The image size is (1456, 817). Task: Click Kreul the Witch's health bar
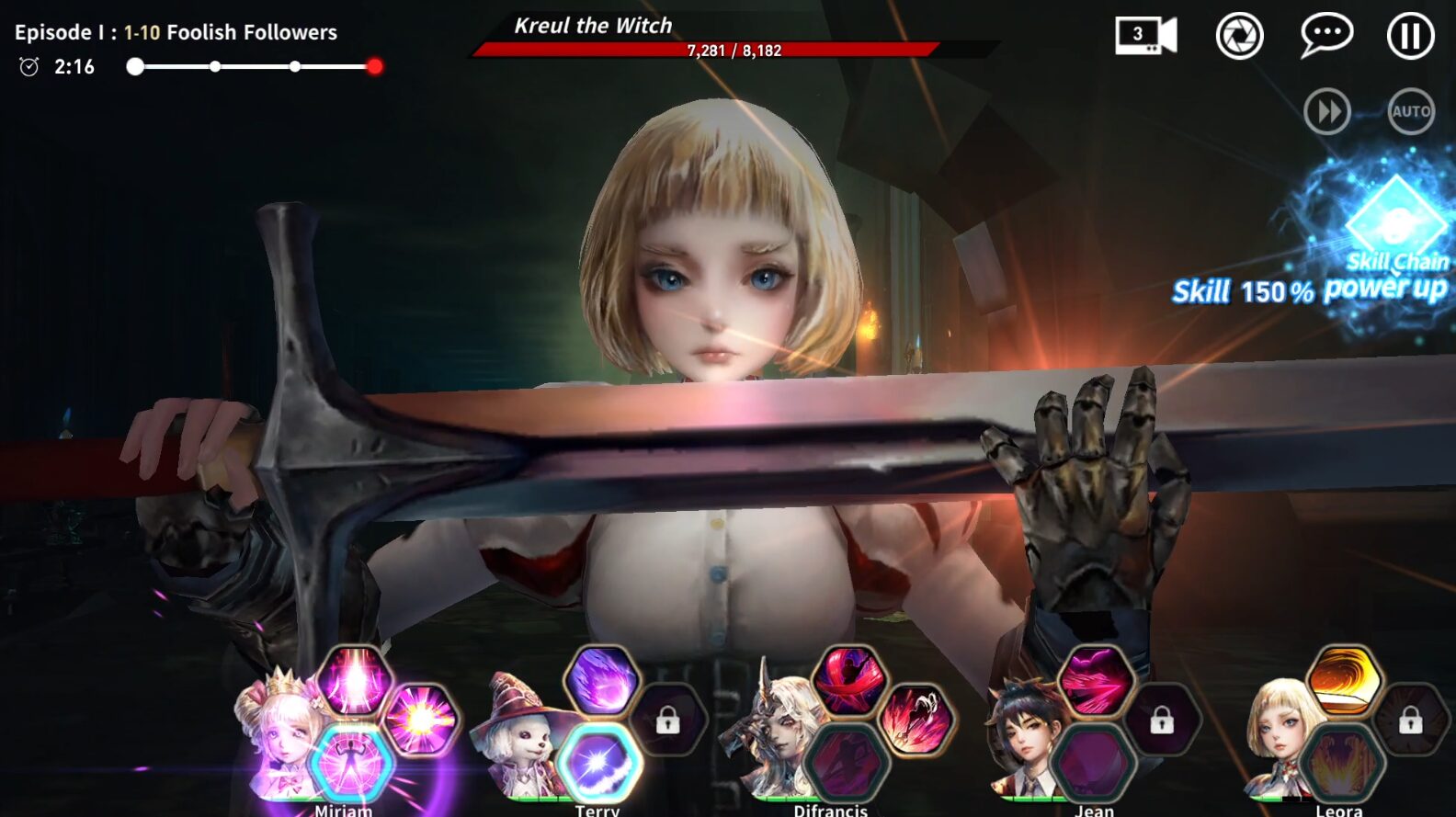click(x=735, y=51)
